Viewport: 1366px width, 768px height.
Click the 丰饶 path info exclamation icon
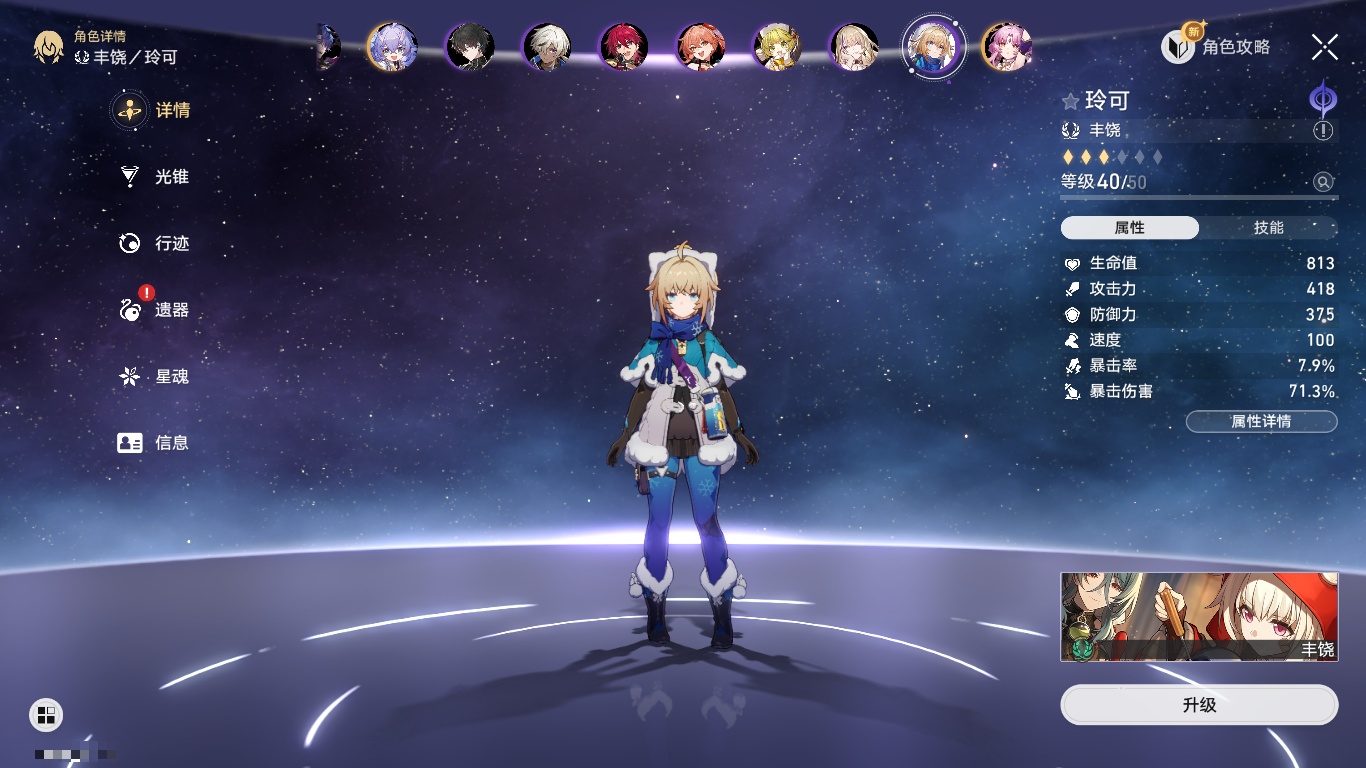click(x=1323, y=131)
